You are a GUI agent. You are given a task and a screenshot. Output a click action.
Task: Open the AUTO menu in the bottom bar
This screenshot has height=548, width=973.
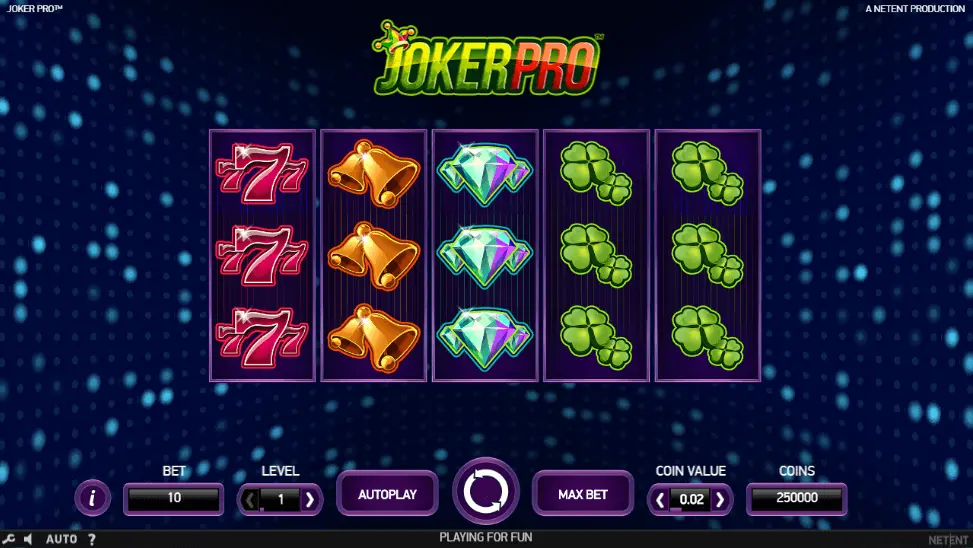coord(61,539)
